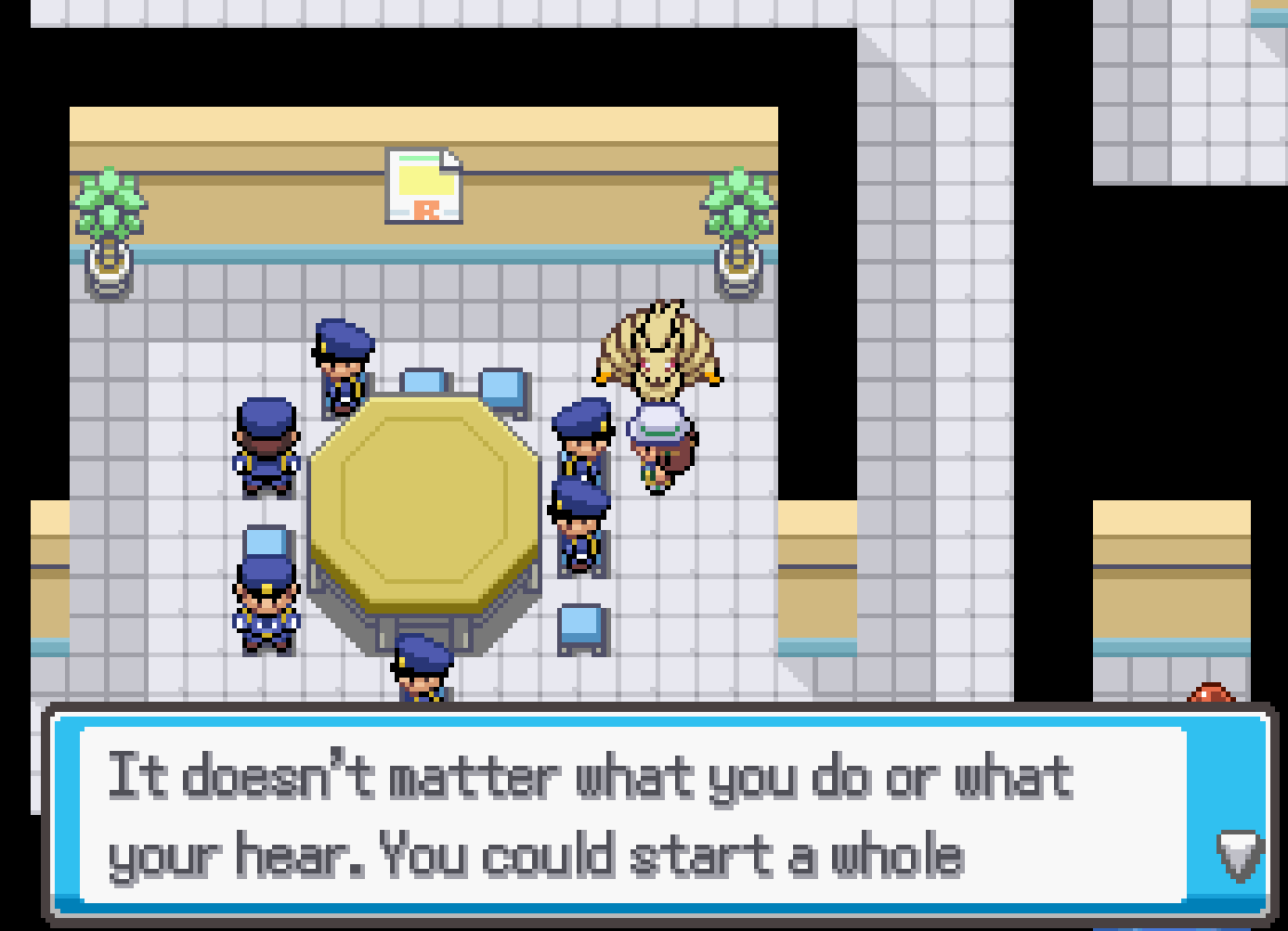Click the Team Rocket poster on the wall
Screen dimensions: 1288x931
(x=423, y=186)
